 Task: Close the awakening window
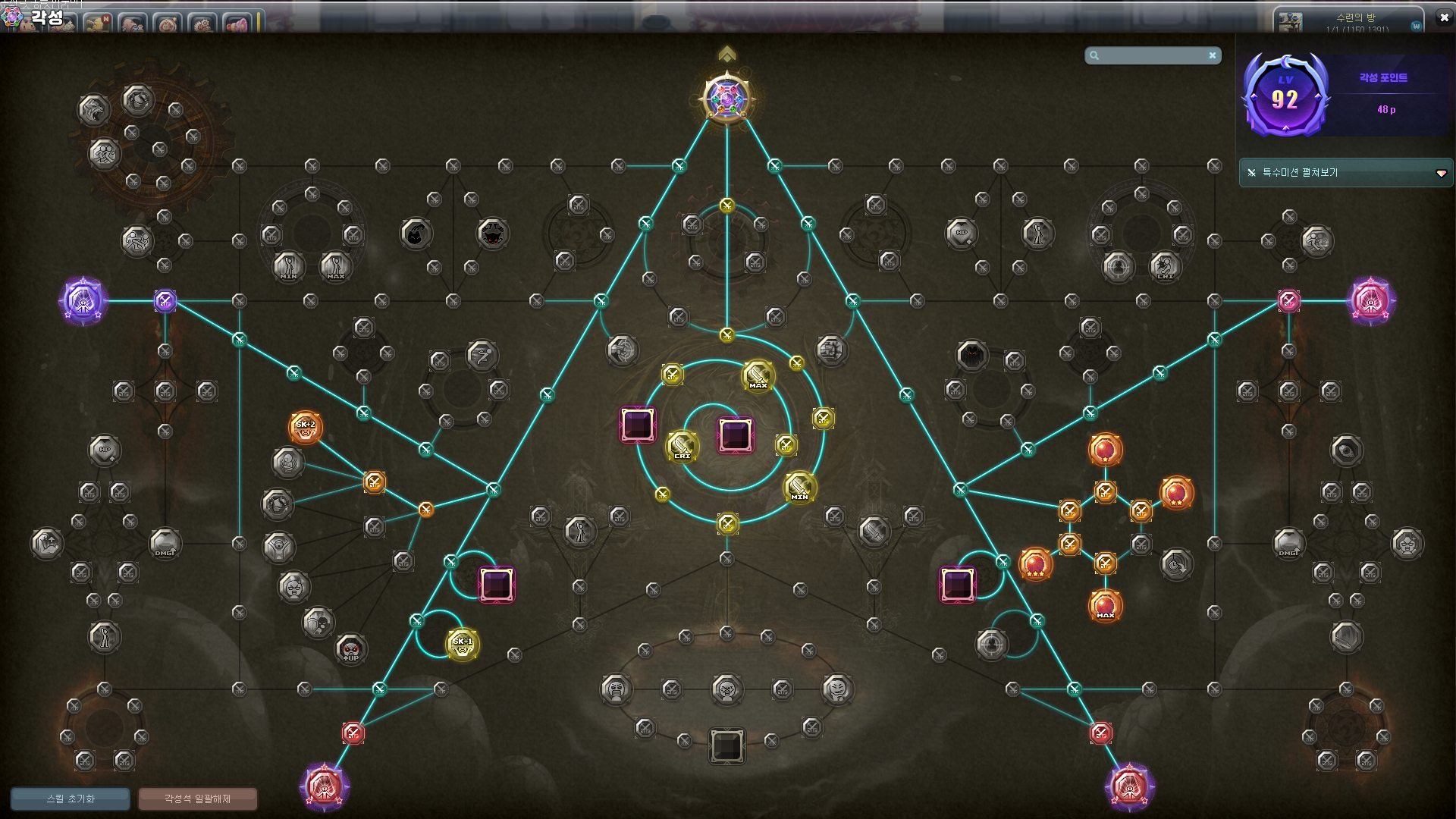pos(1444,17)
